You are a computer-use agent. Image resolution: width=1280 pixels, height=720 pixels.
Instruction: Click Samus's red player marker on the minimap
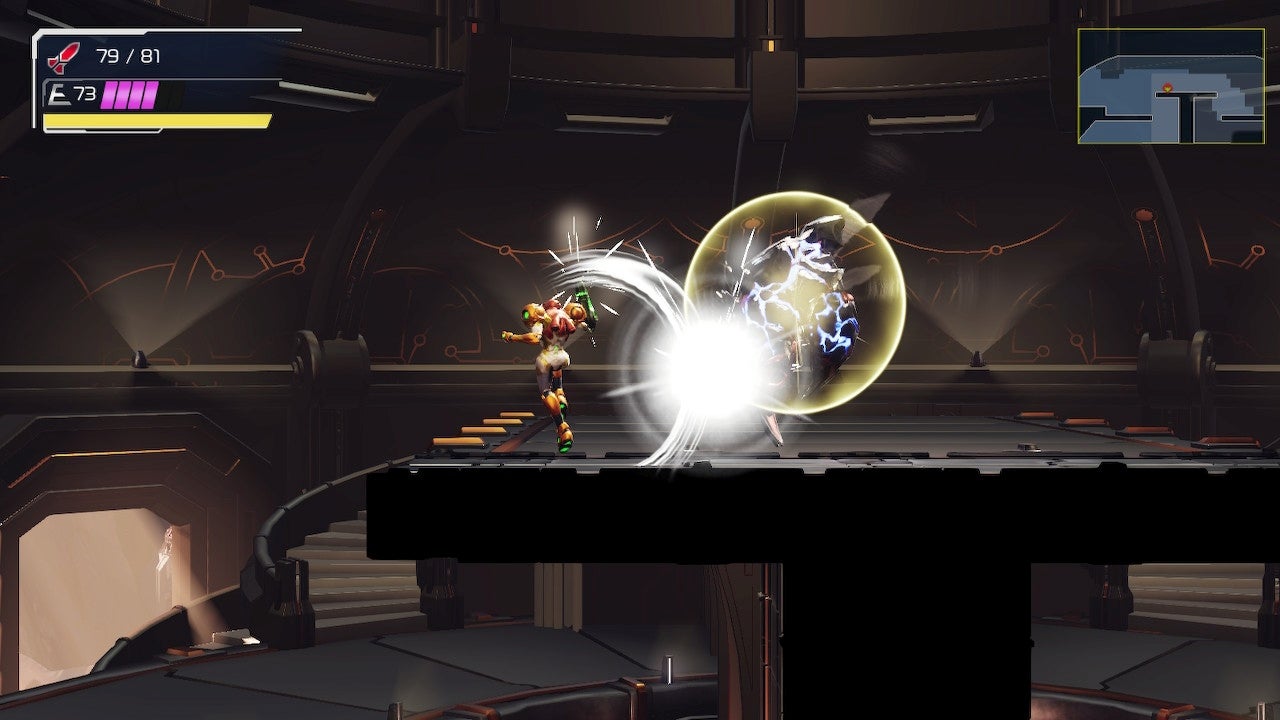(1167, 87)
